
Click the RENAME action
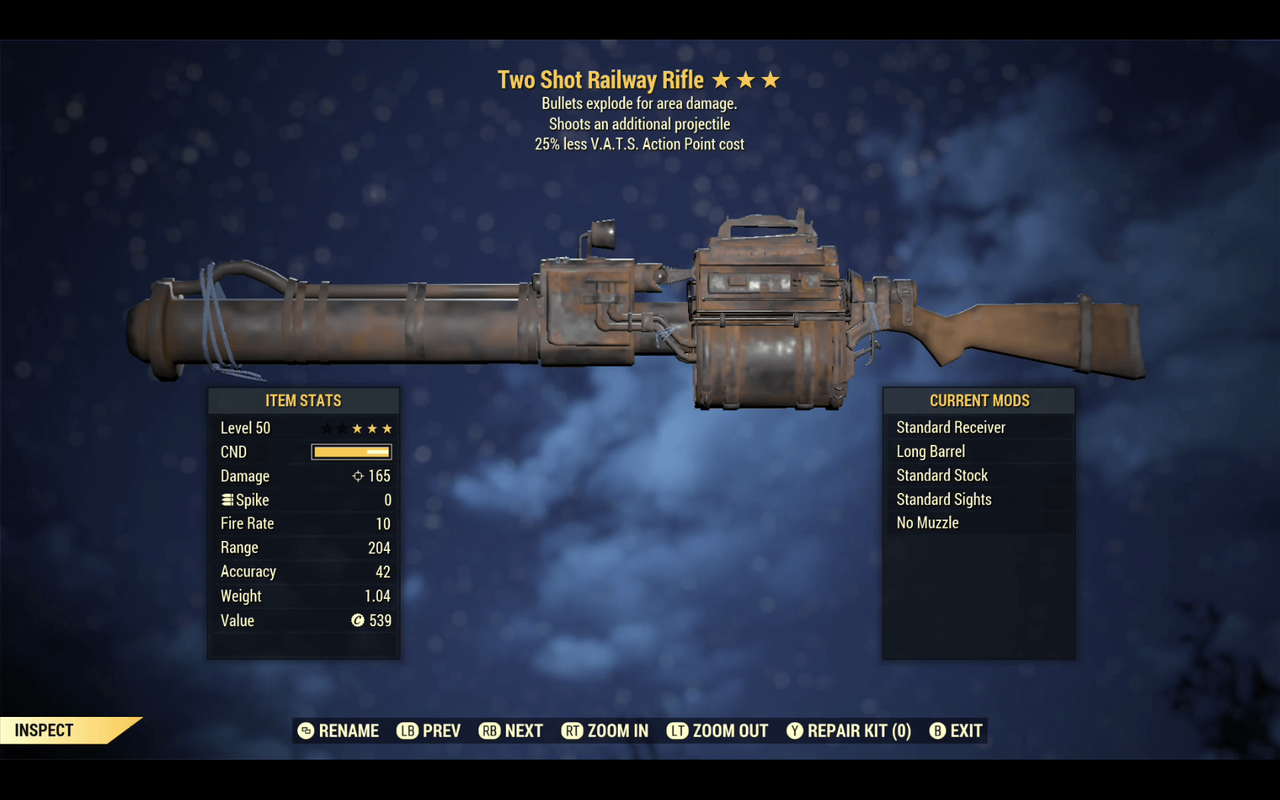click(x=349, y=731)
